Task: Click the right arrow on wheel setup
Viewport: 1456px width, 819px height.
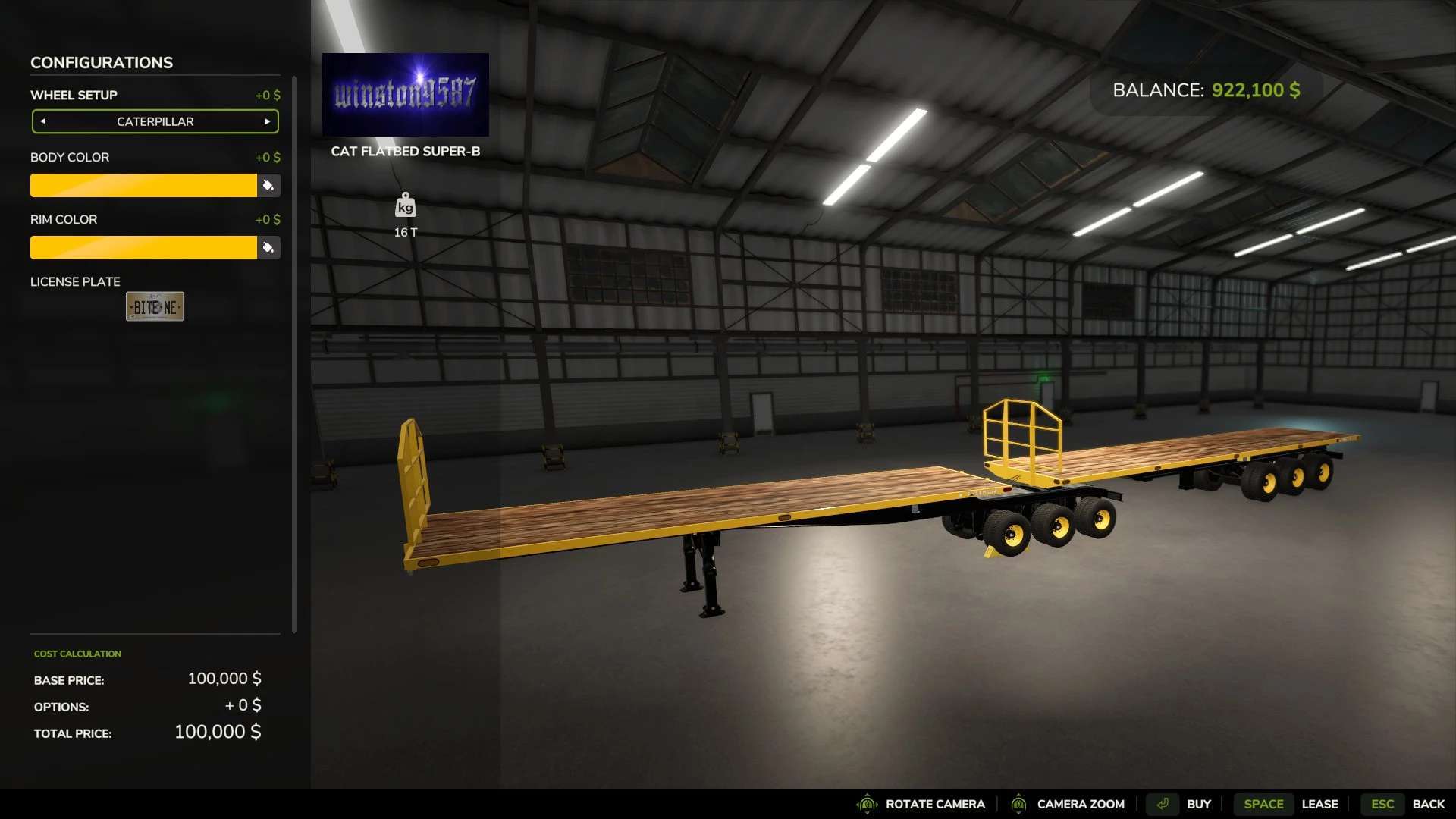Action: pos(267,121)
